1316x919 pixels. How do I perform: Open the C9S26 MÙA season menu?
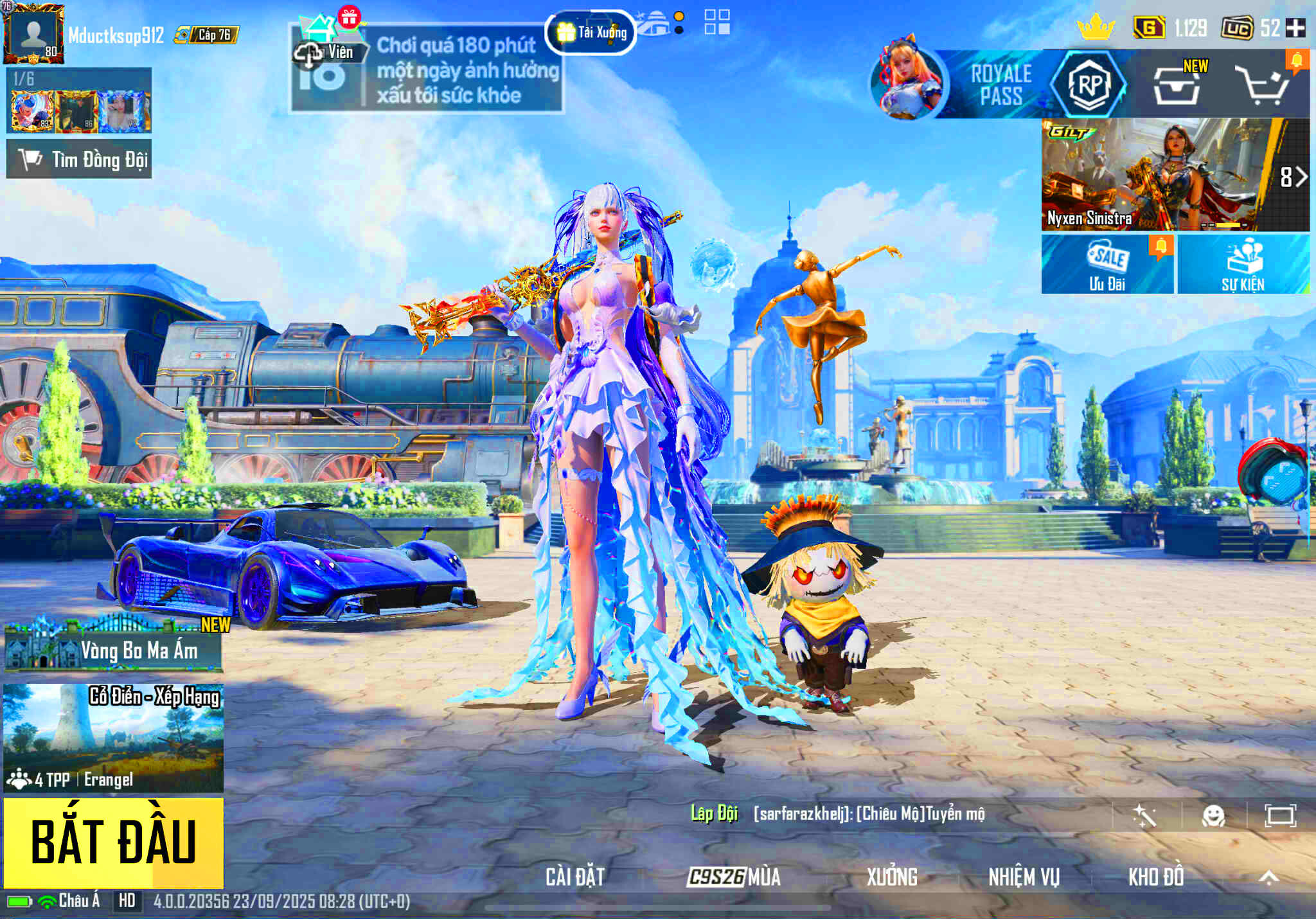734,877
